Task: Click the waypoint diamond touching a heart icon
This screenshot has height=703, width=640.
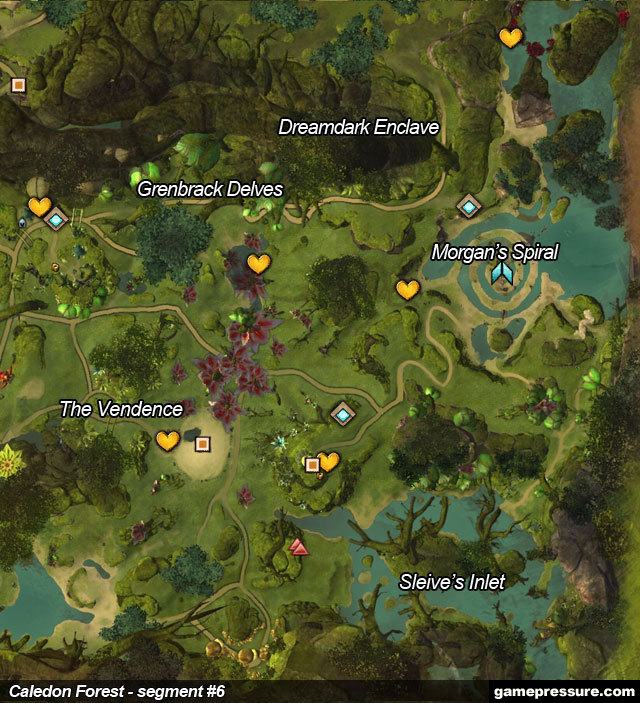Action: (x=56, y=219)
